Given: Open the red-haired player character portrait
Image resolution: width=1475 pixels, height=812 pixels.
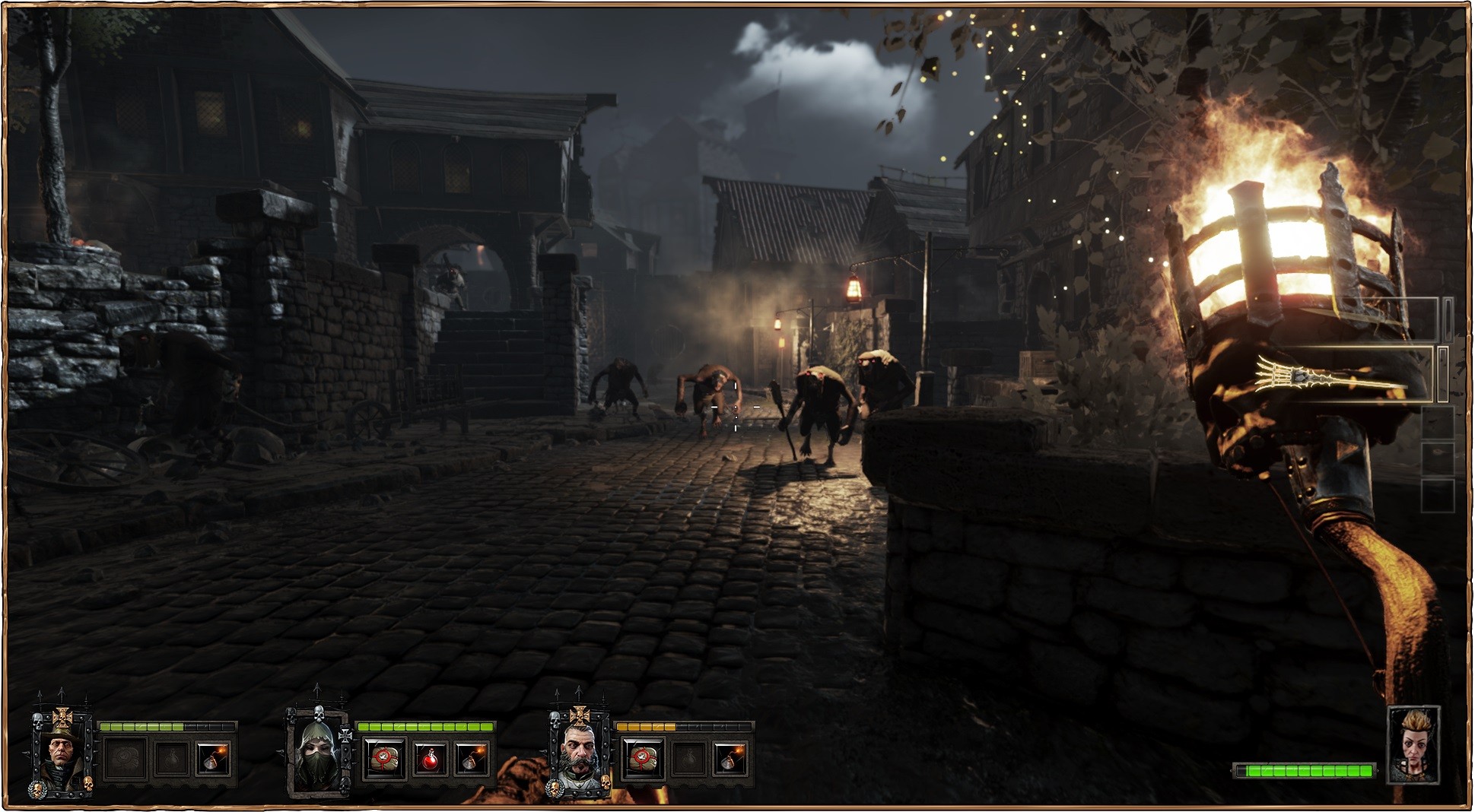Looking at the screenshot, I should click(x=1413, y=747).
